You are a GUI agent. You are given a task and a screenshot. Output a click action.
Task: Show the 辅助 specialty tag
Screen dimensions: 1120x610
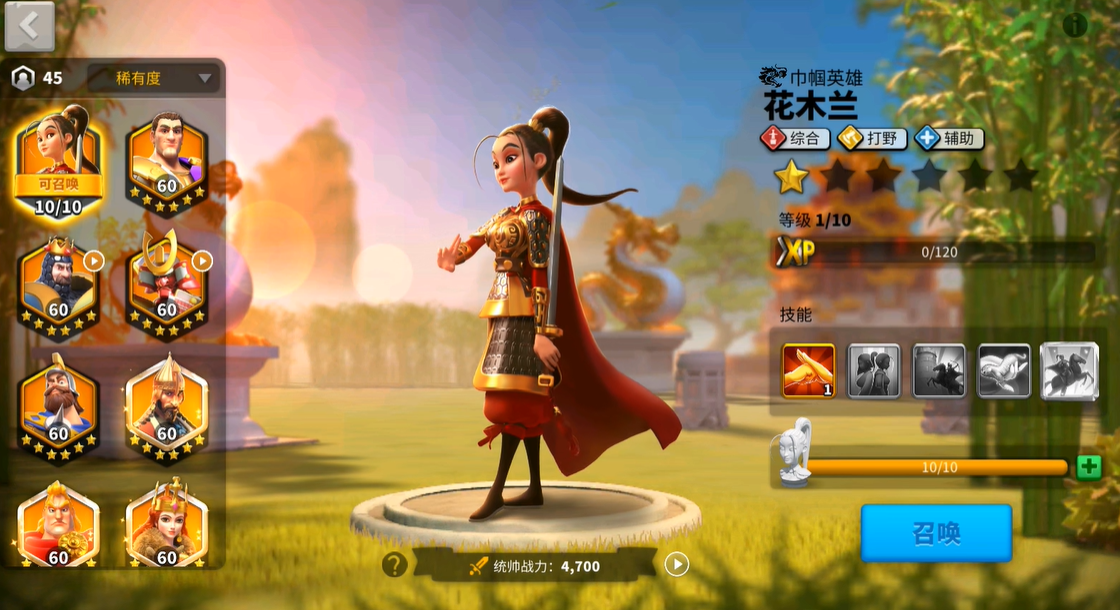tap(949, 139)
